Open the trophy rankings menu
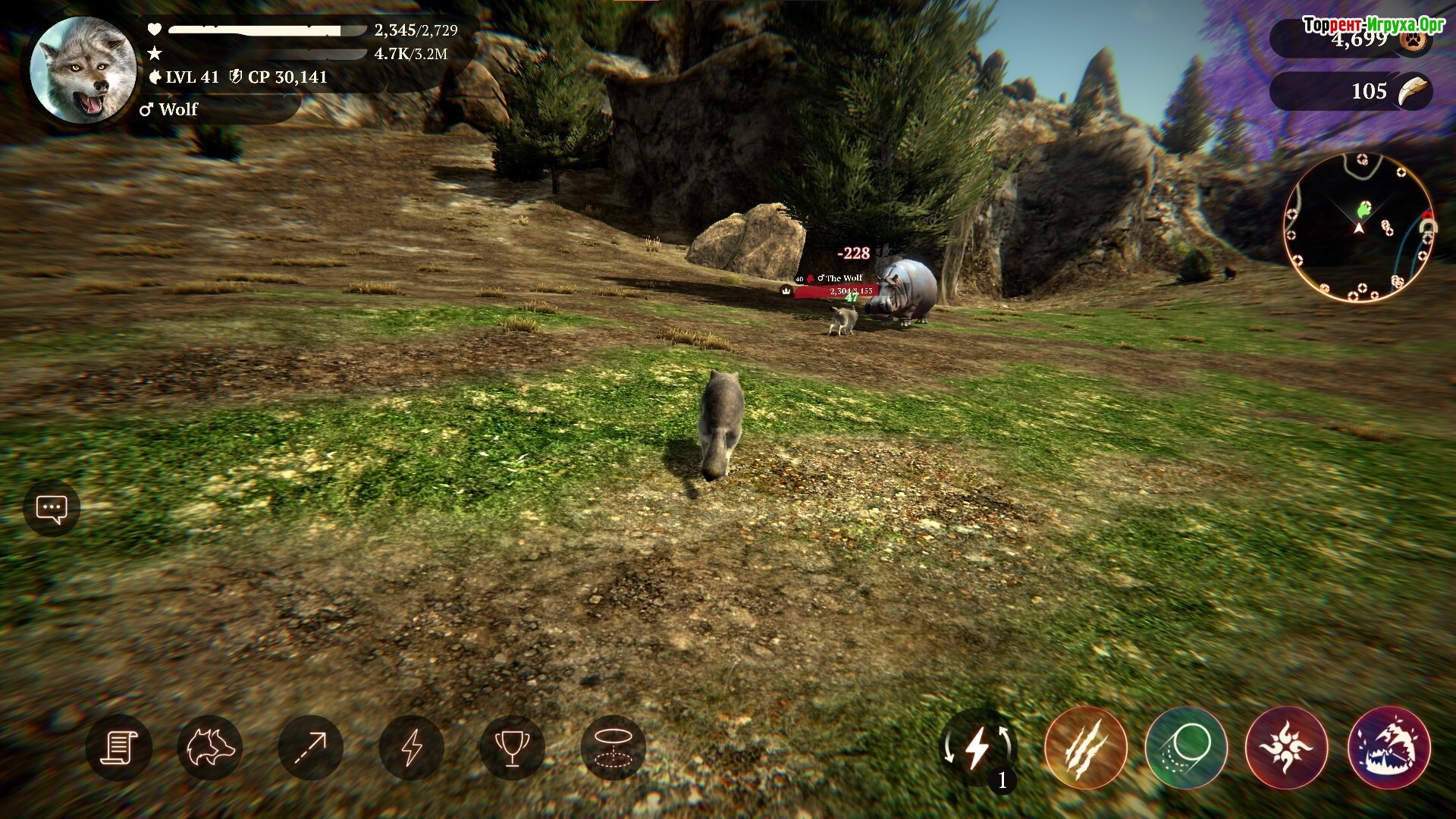This screenshot has height=819, width=1456. [x=512, y=748]
